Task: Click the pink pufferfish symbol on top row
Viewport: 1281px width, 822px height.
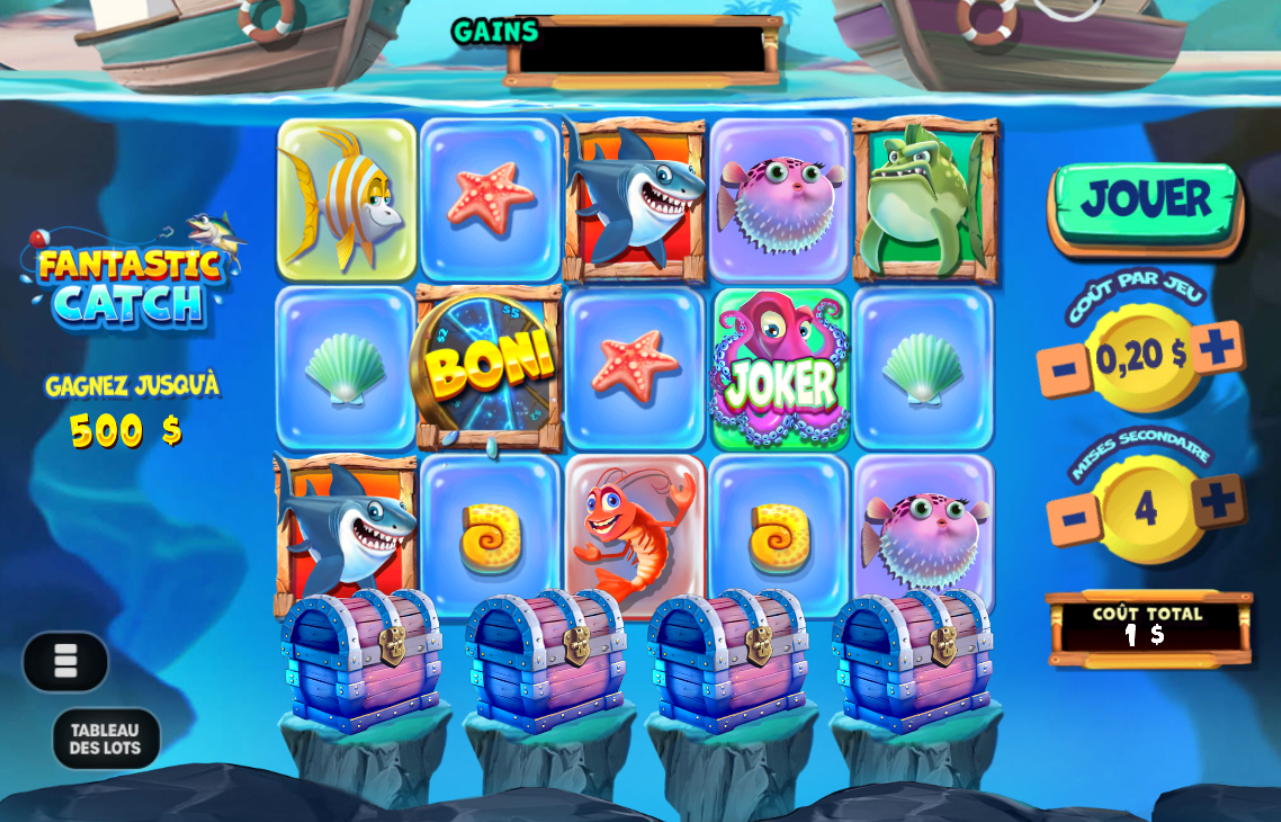Action: (779, 195)
